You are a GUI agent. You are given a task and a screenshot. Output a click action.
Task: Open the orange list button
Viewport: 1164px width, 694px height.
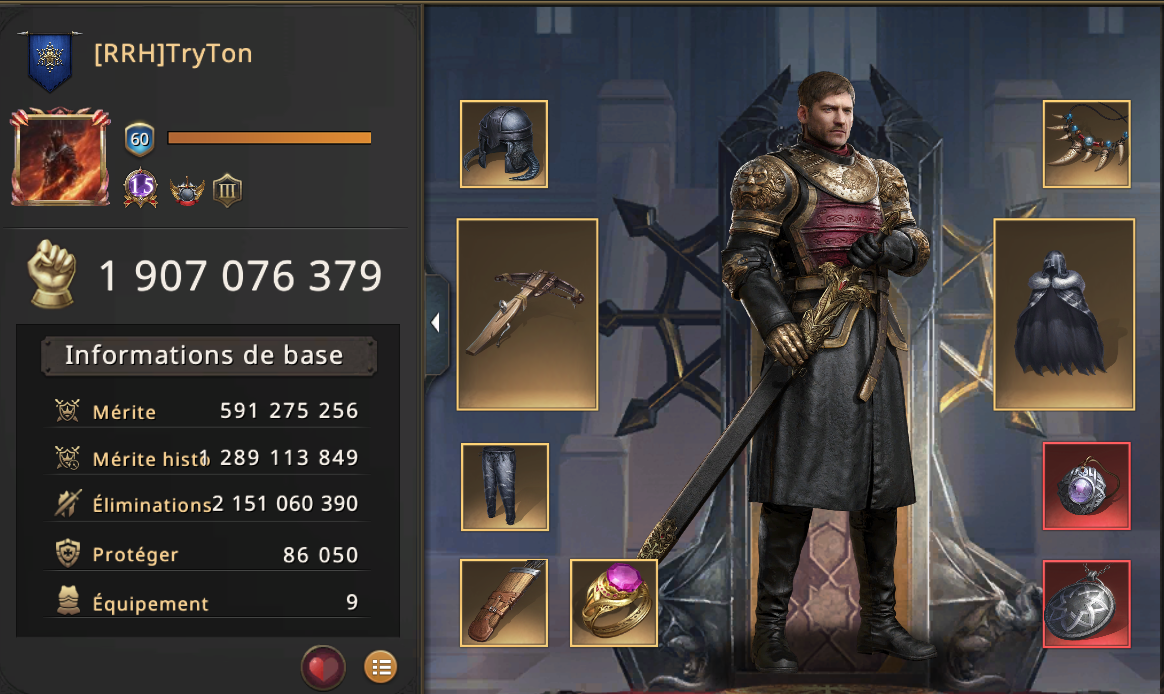380,666
